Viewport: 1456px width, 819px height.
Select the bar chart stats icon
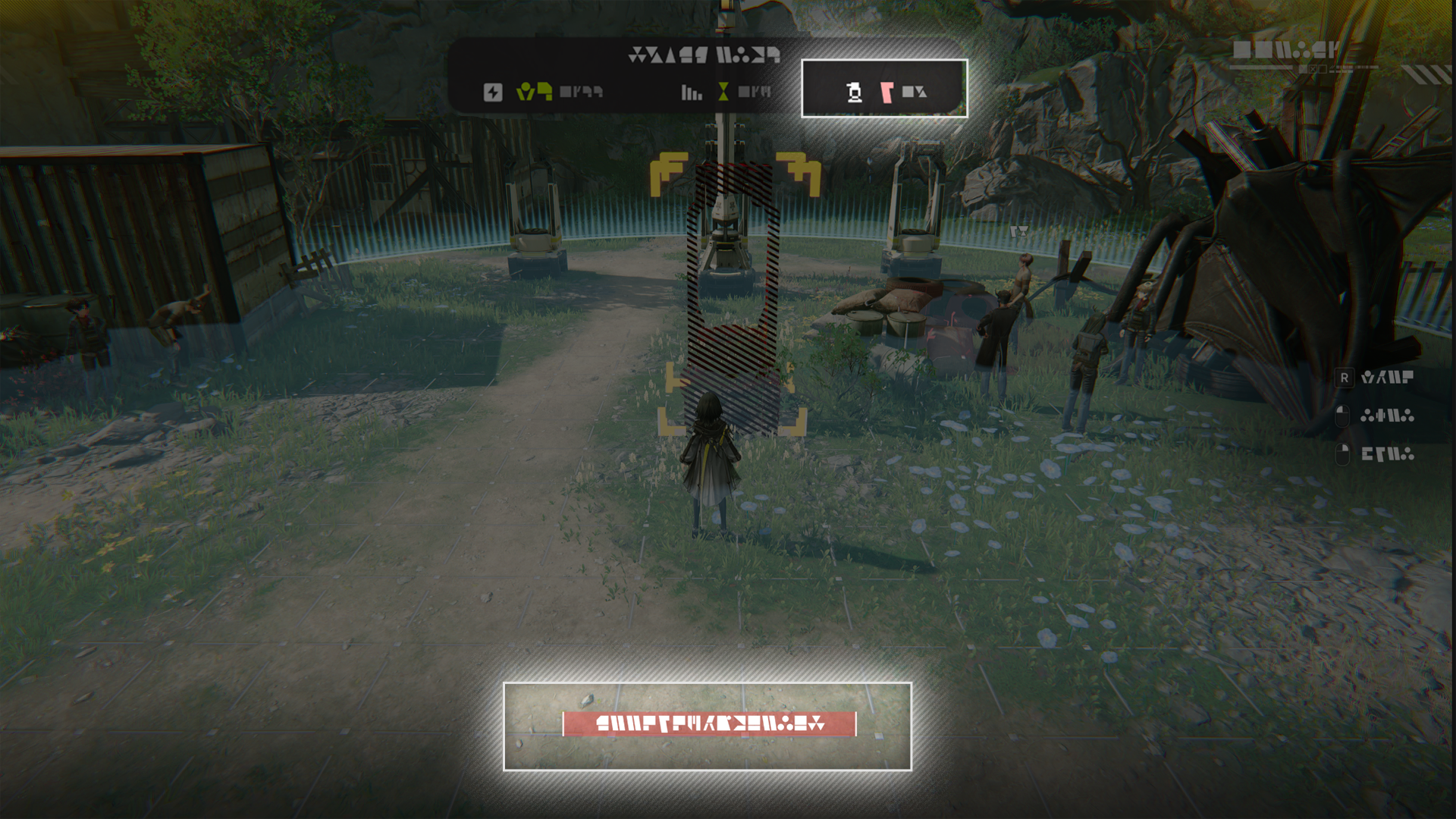point(691,93)
